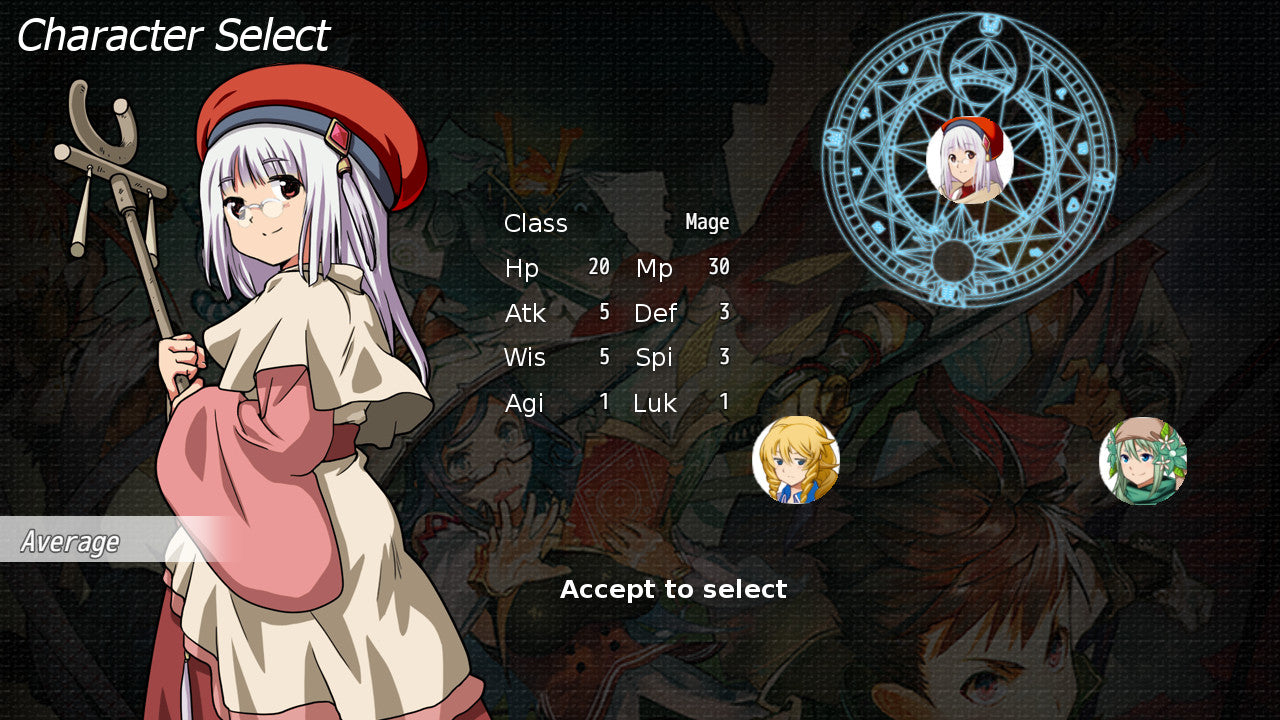Viewport: 1280px width, 720px height.
Task: Click the Accept to select prompt
Action: point(673,590)
